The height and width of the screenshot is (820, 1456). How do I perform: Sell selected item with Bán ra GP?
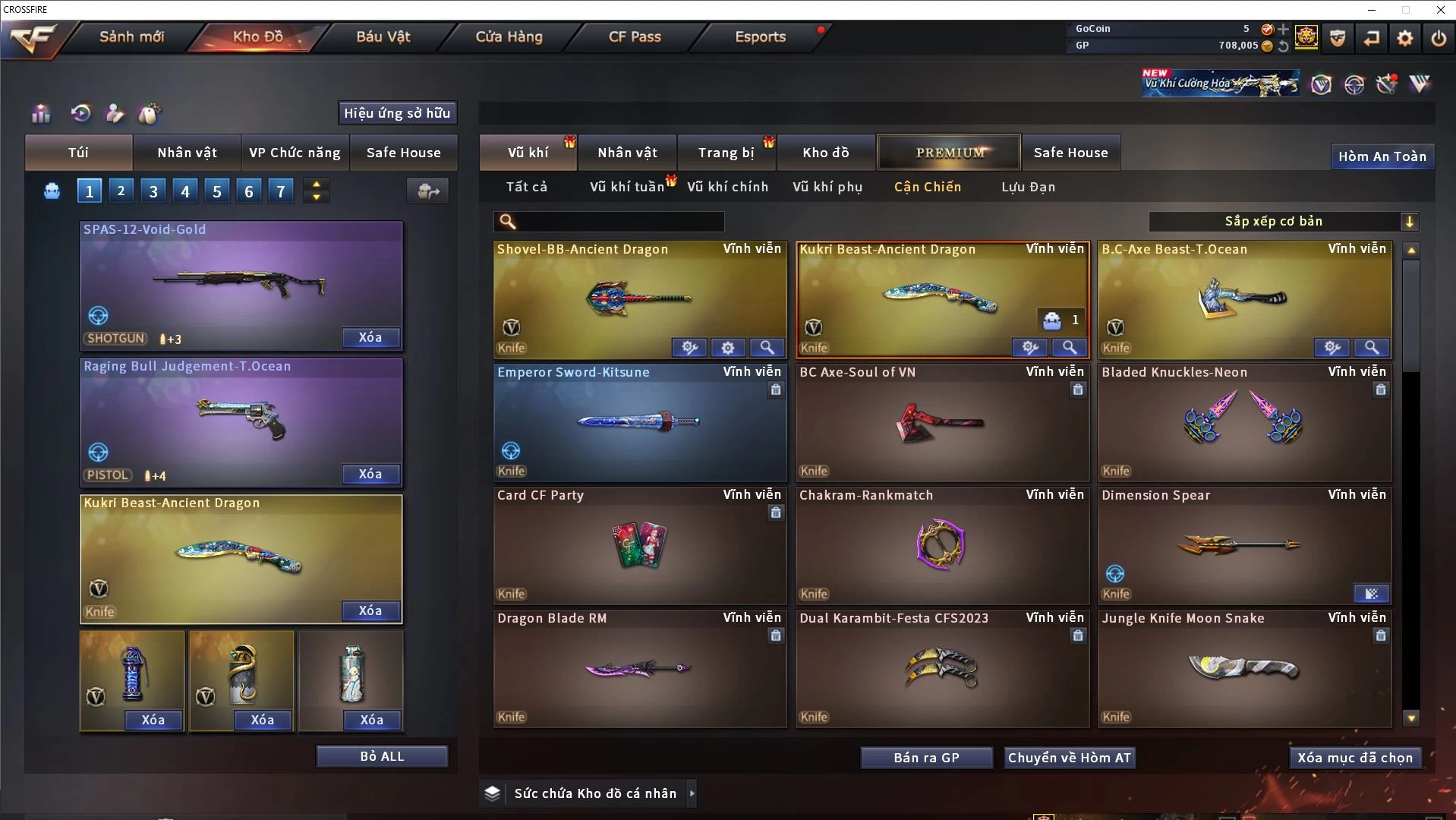tap(926, 758)
